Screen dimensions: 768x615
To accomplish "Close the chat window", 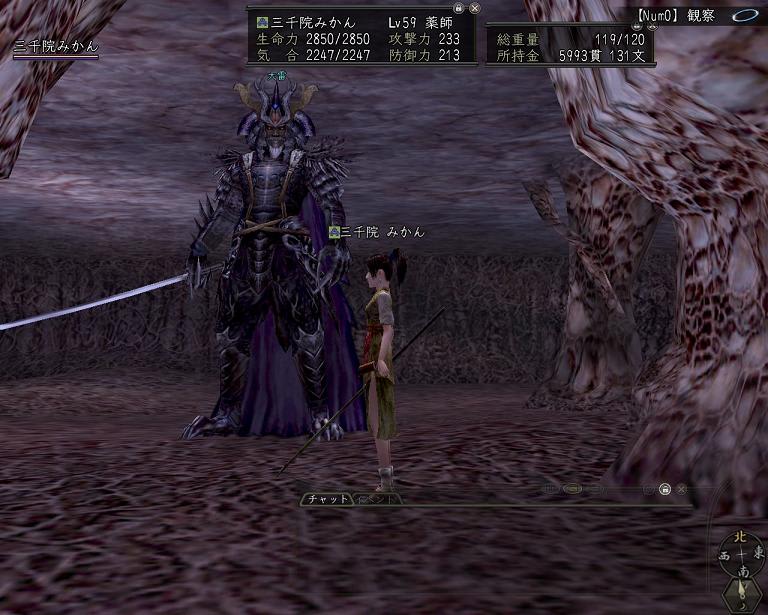I will [681, 489].
